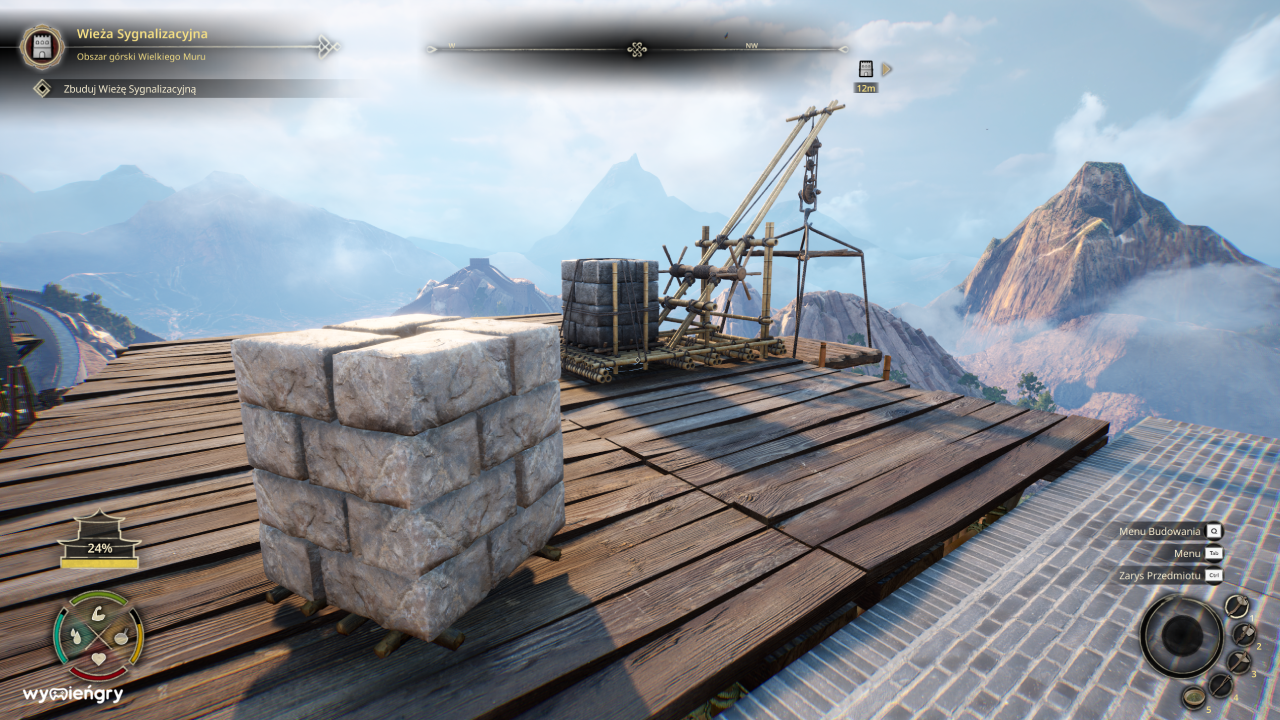Click tool slot 5 with the bowl icon
This screenshot has width=1280, height=720.
click(1194, 698)
